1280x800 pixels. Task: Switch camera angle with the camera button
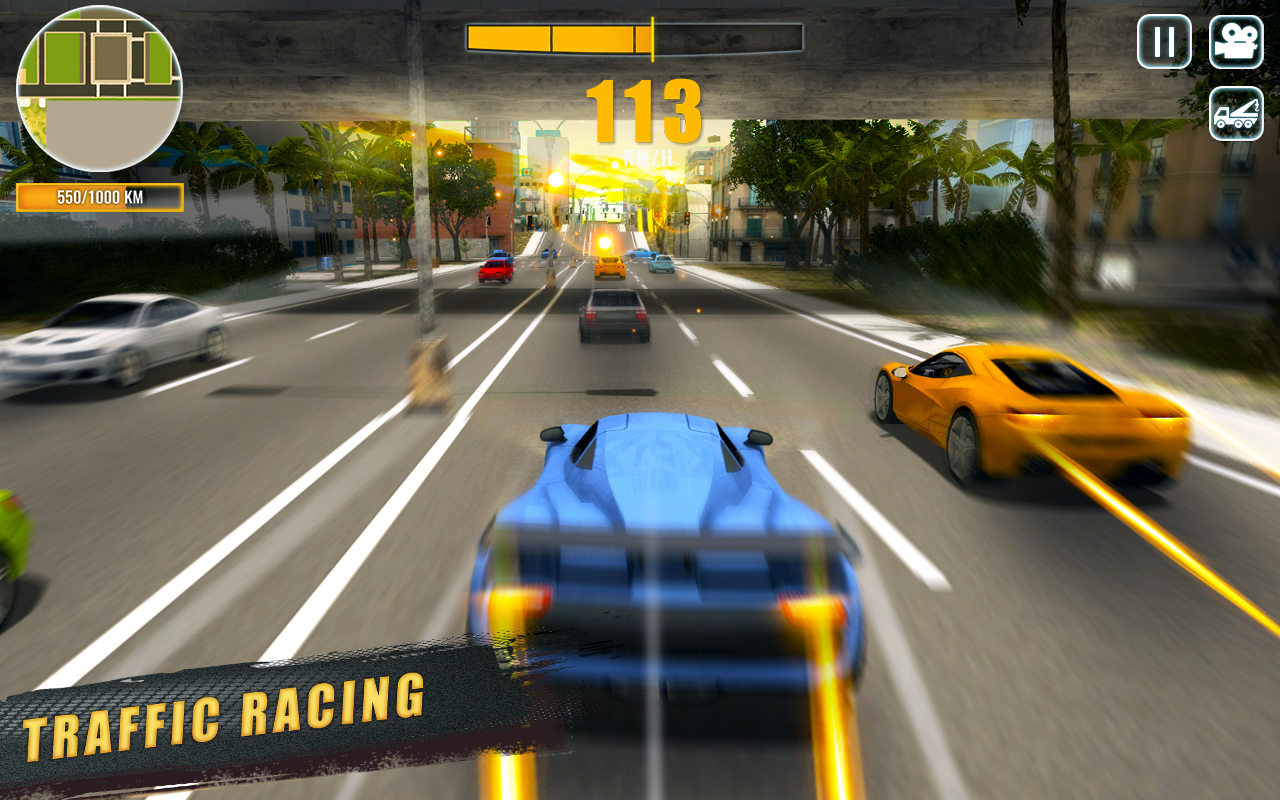1236,42
